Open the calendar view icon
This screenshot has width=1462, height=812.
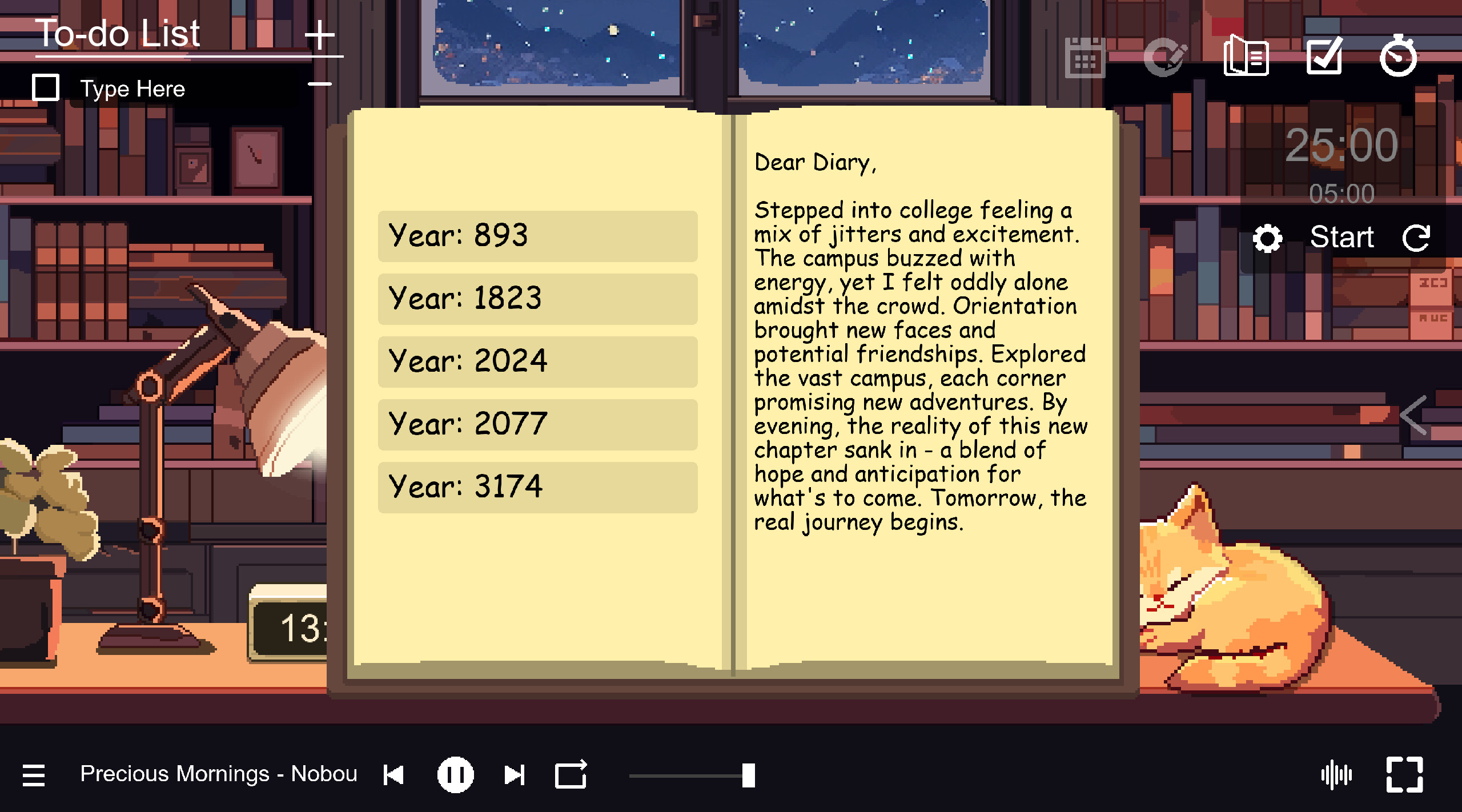point(1084,57)
